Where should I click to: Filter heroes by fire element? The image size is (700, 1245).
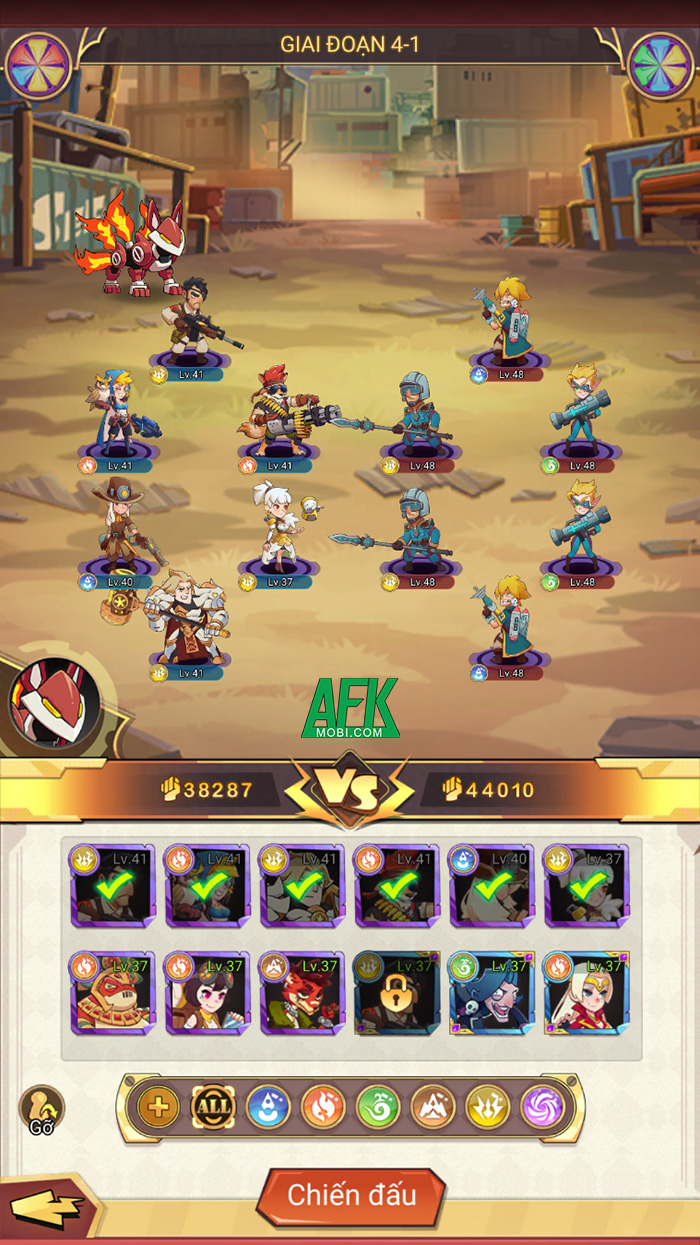click(323, 1107)
